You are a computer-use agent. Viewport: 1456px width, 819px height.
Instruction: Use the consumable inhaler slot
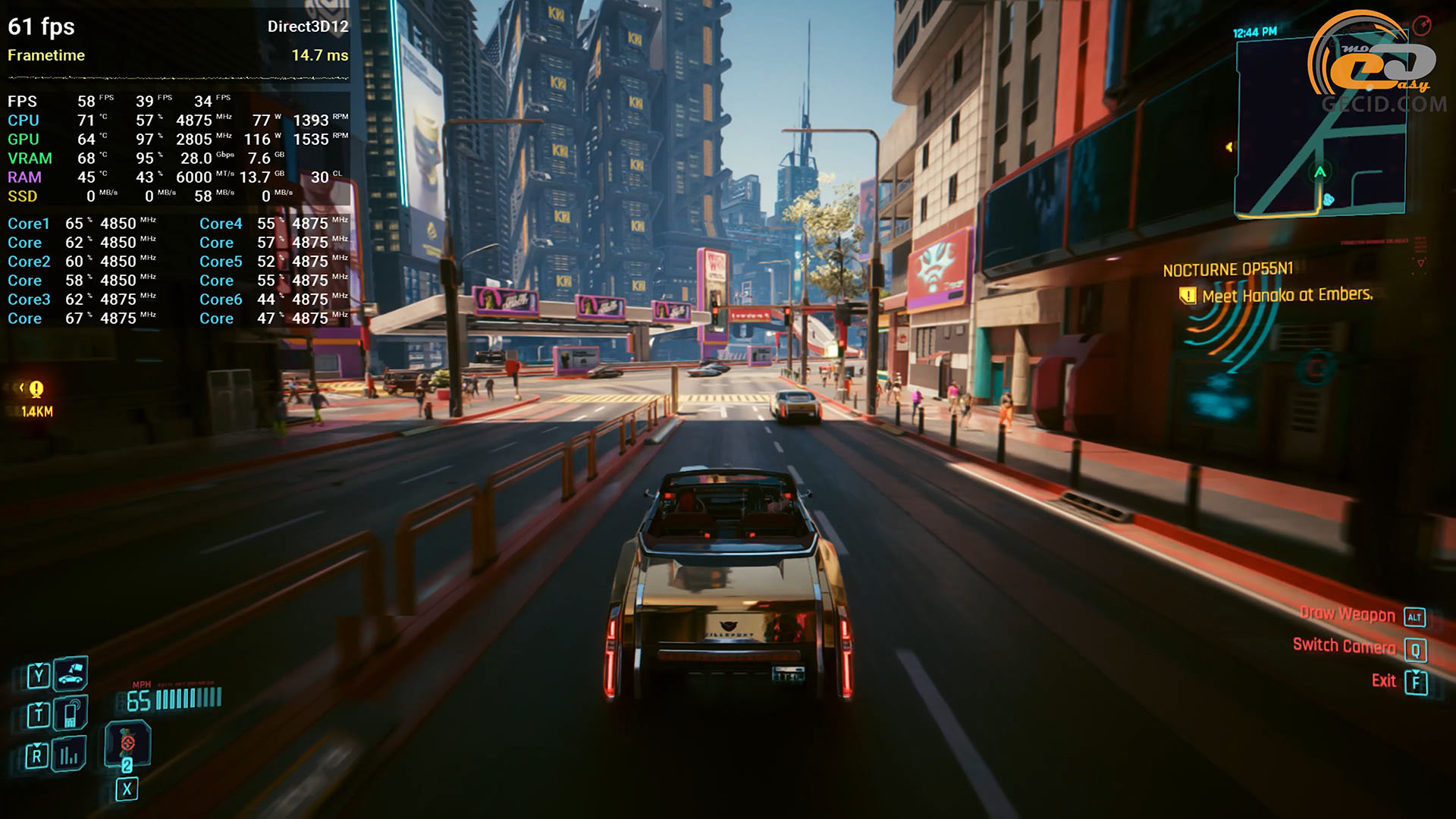127,743
